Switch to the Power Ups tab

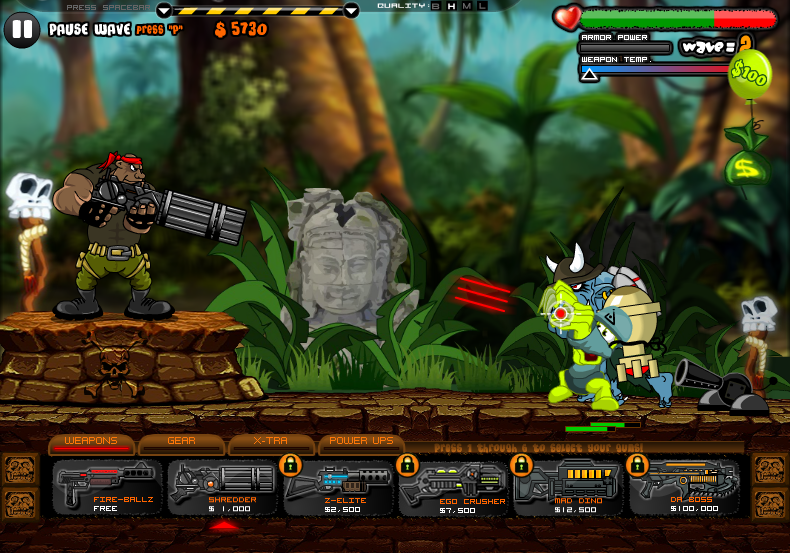(361, 442)
